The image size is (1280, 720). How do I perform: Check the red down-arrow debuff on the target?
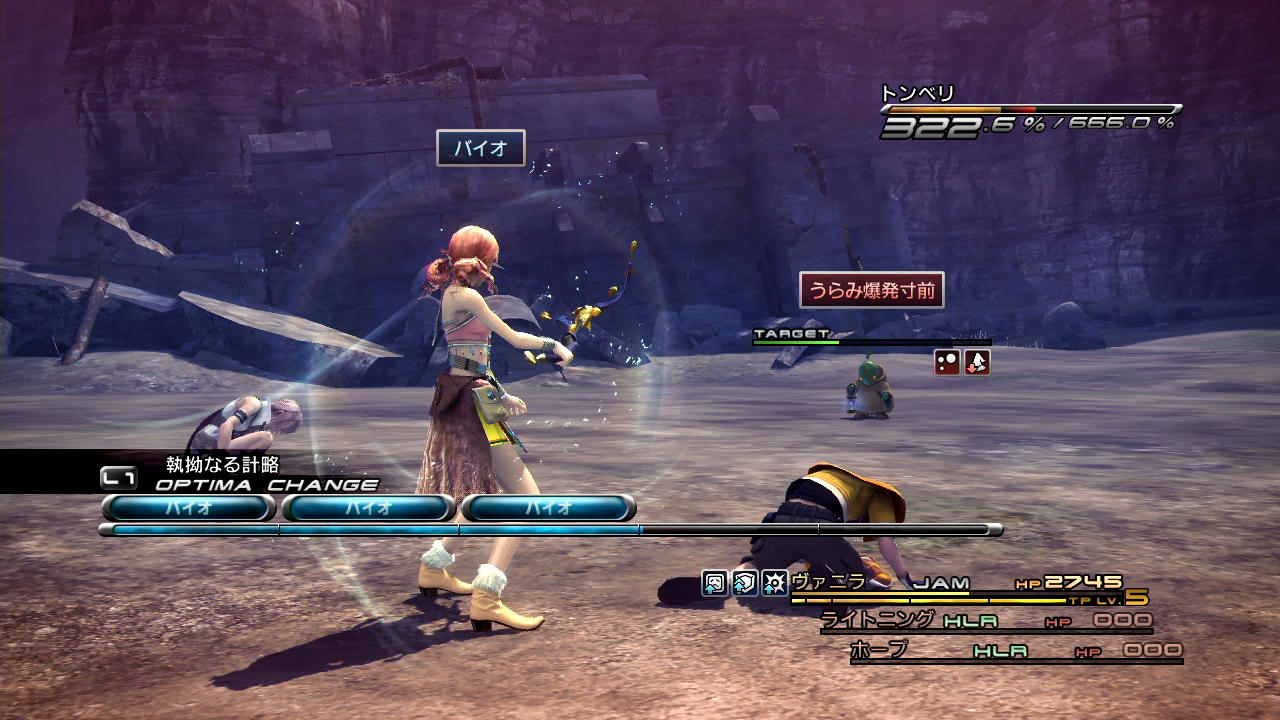point(976,362)
